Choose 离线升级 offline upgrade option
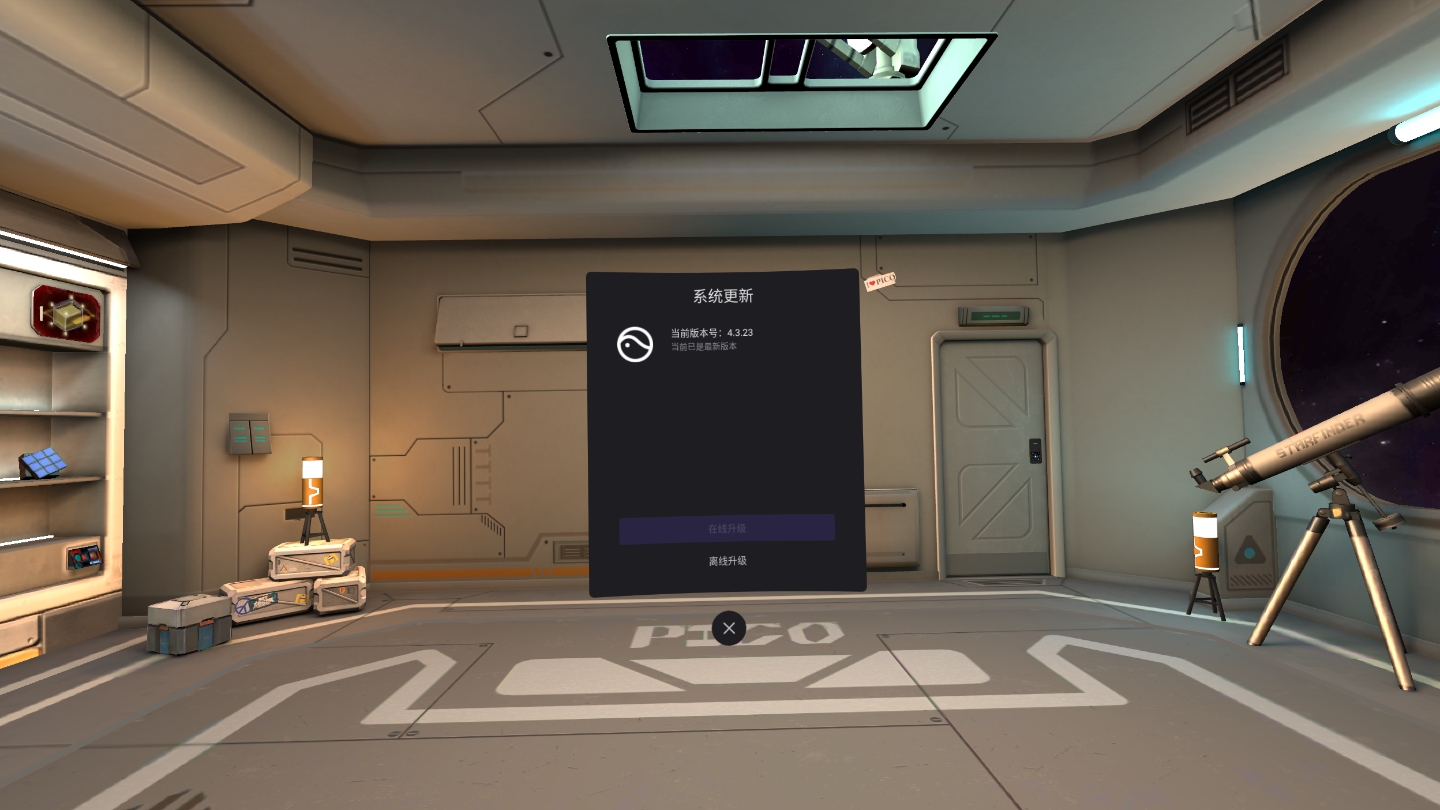 click(x=727, y=561)
